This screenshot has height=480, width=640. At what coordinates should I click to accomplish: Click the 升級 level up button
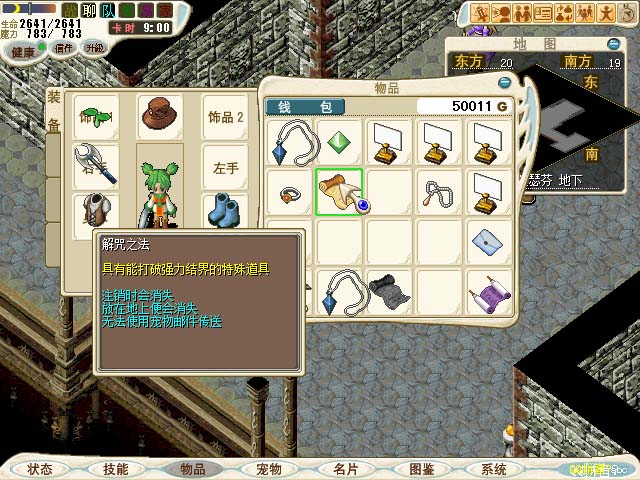[x=94, y=48]
